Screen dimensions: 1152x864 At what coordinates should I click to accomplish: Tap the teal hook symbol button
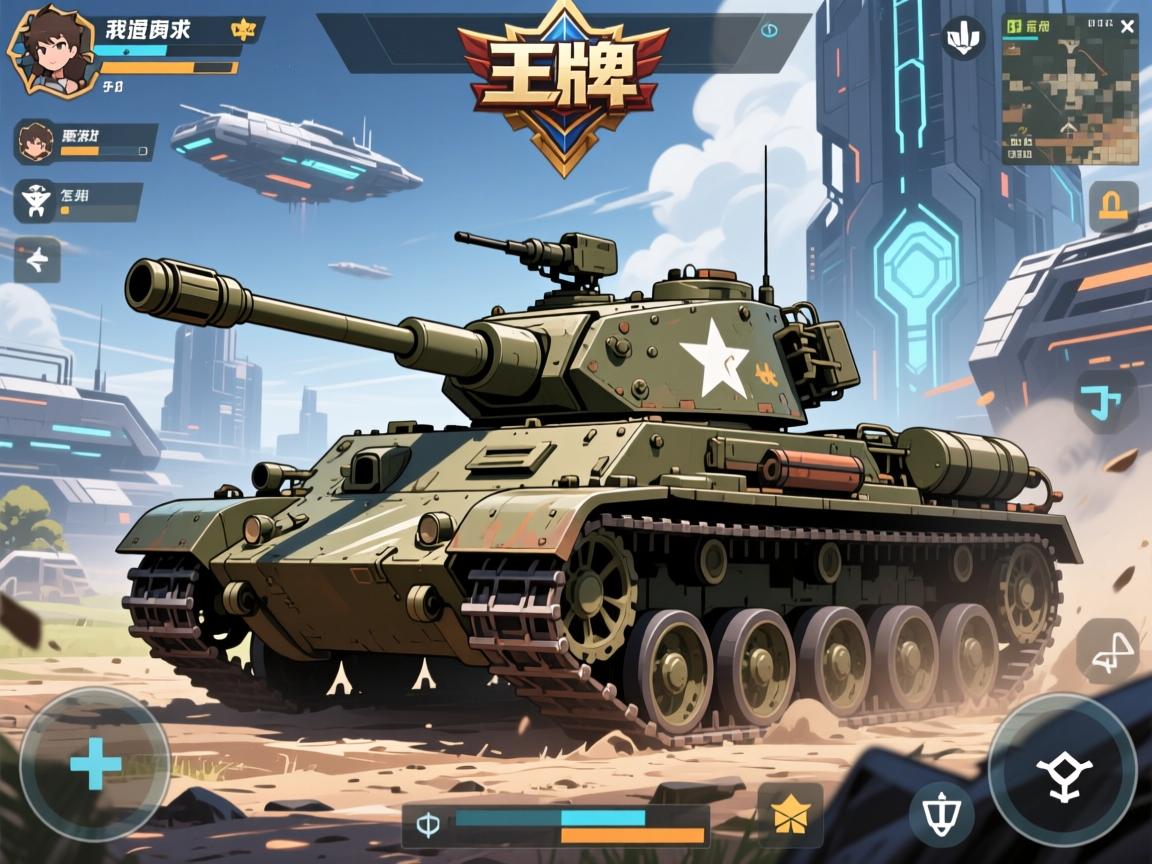tap(1103, 401)
